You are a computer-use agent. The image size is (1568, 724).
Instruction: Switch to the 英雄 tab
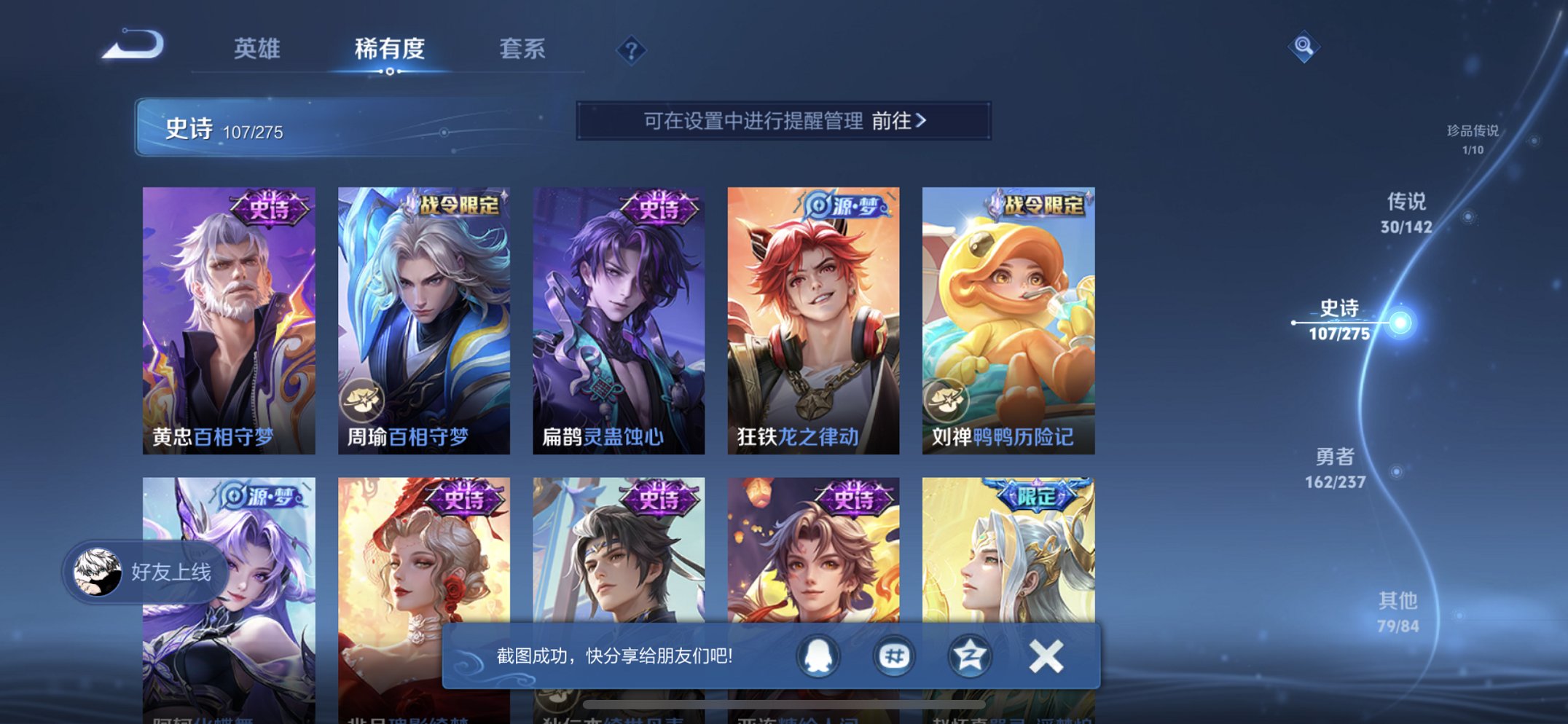(257, 50)
